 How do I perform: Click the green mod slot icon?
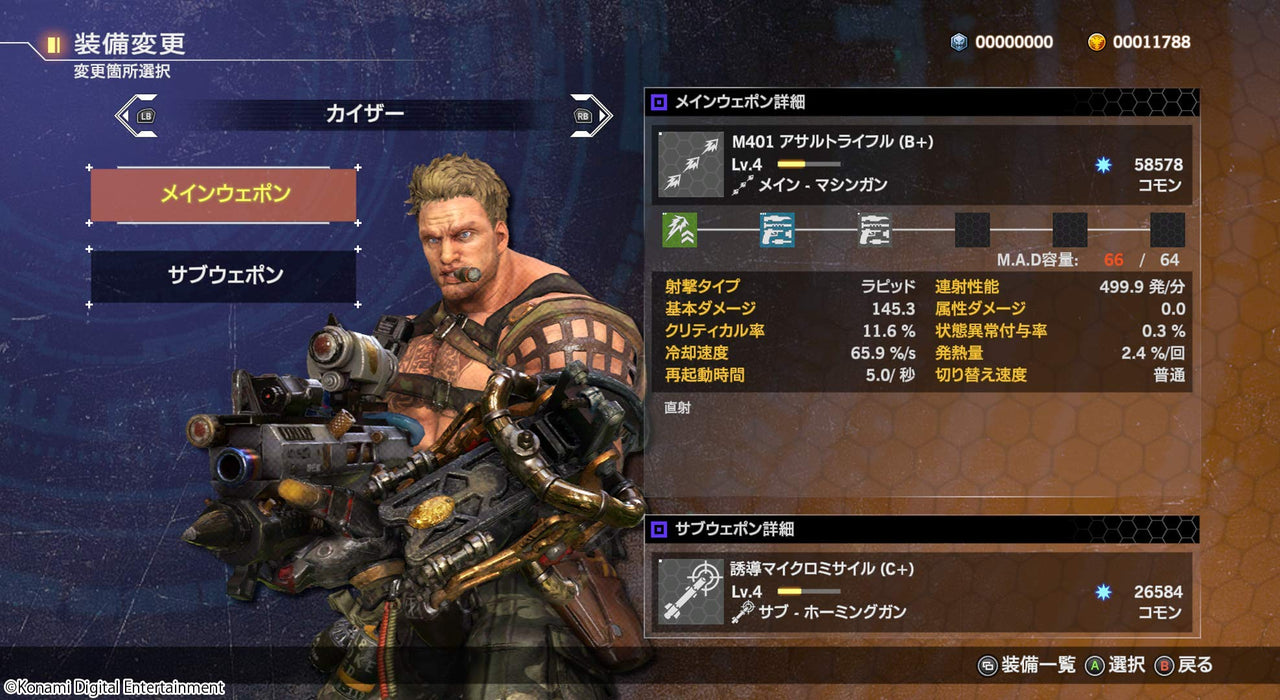(679, 230)
